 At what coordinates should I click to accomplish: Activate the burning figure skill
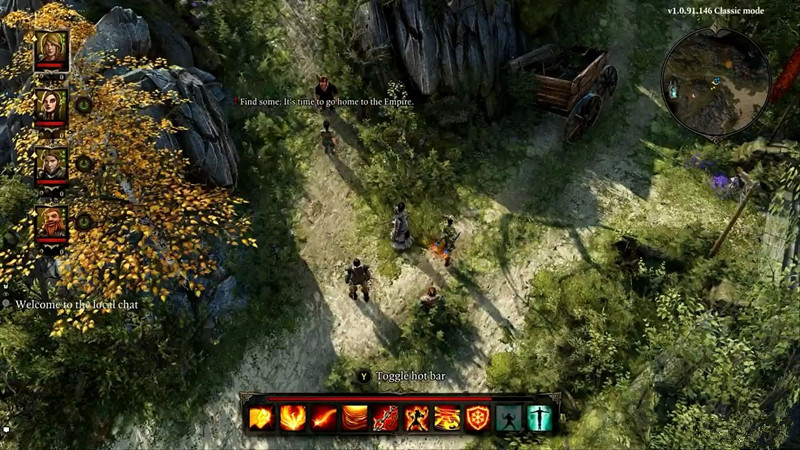pyautogui.click(x=416, y=418)
